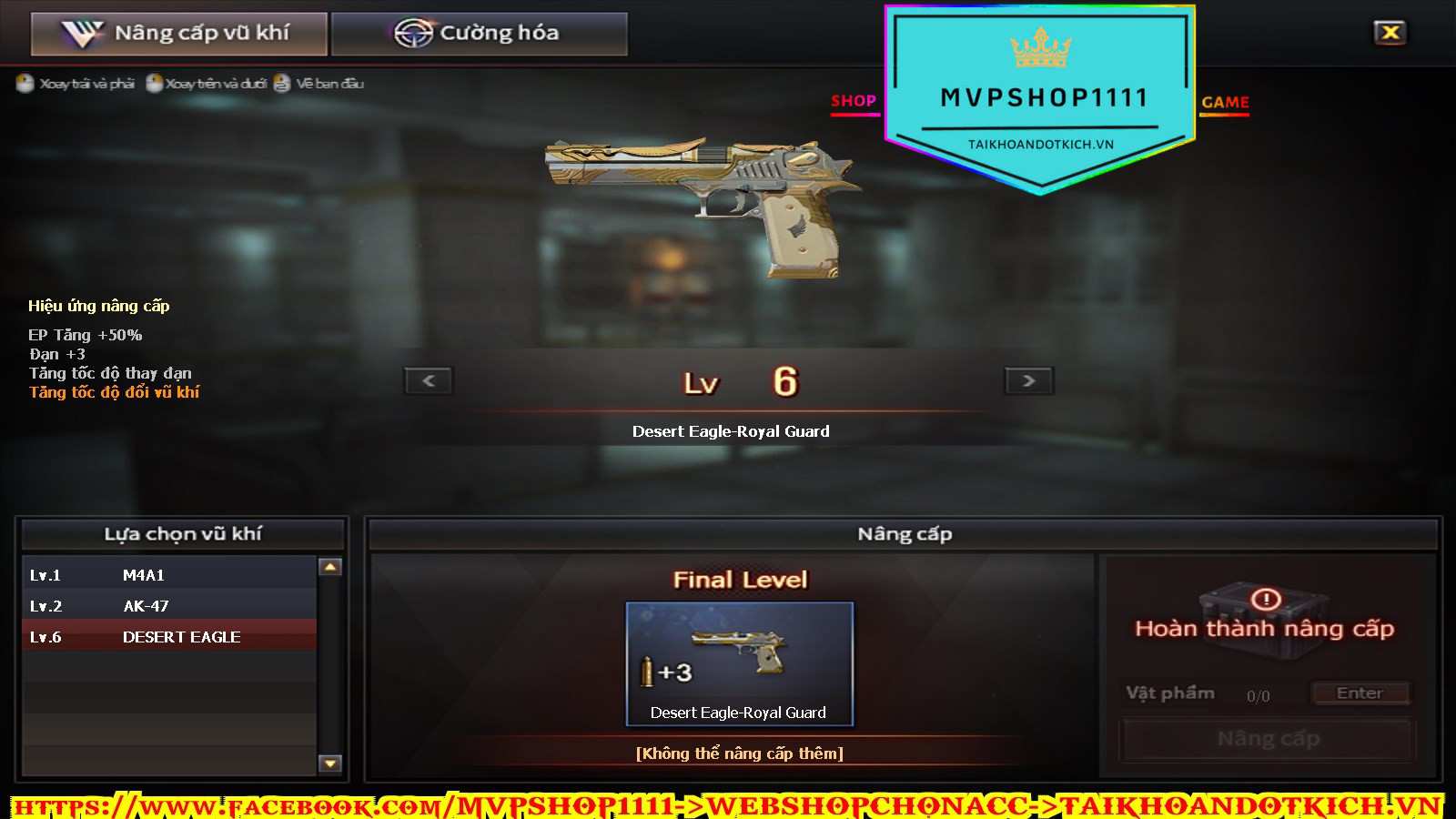The height and width of the screenshot is (819, 1456).
Task: Click the weapon list scroll-down arrow
Action: point(330,763)
